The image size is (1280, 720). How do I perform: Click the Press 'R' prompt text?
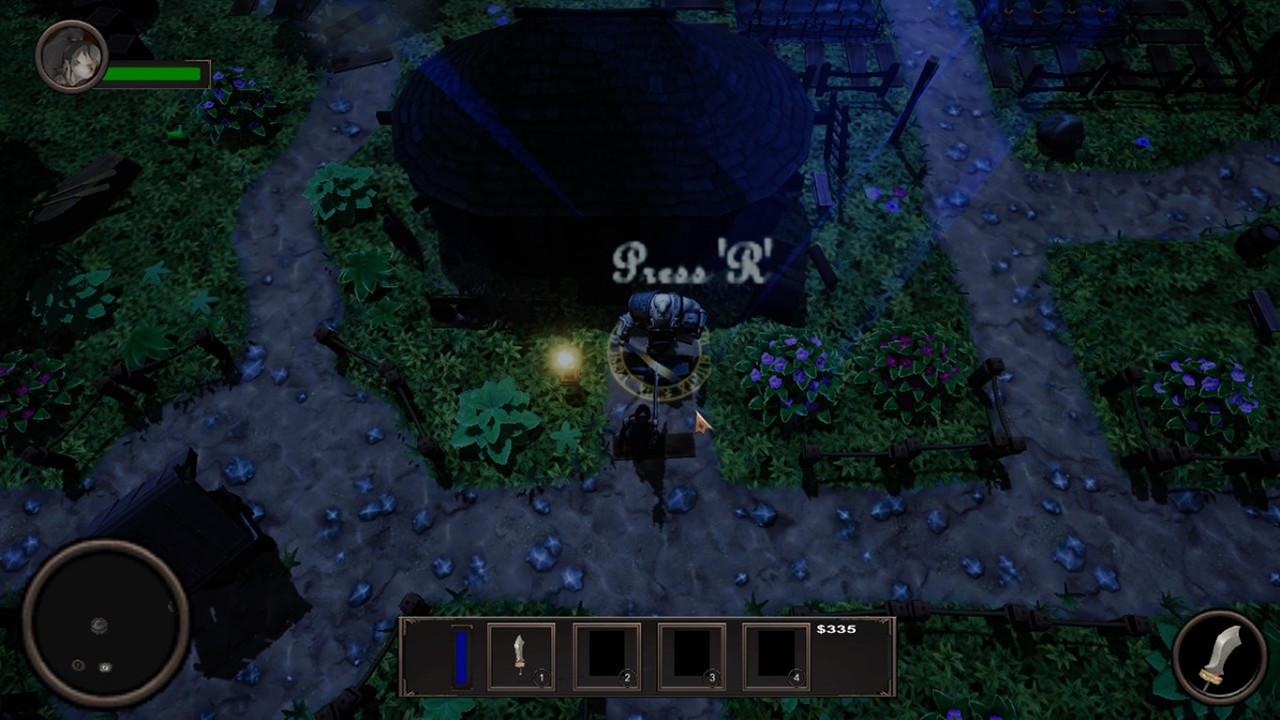pyautogui.click(x=693, y=262)
